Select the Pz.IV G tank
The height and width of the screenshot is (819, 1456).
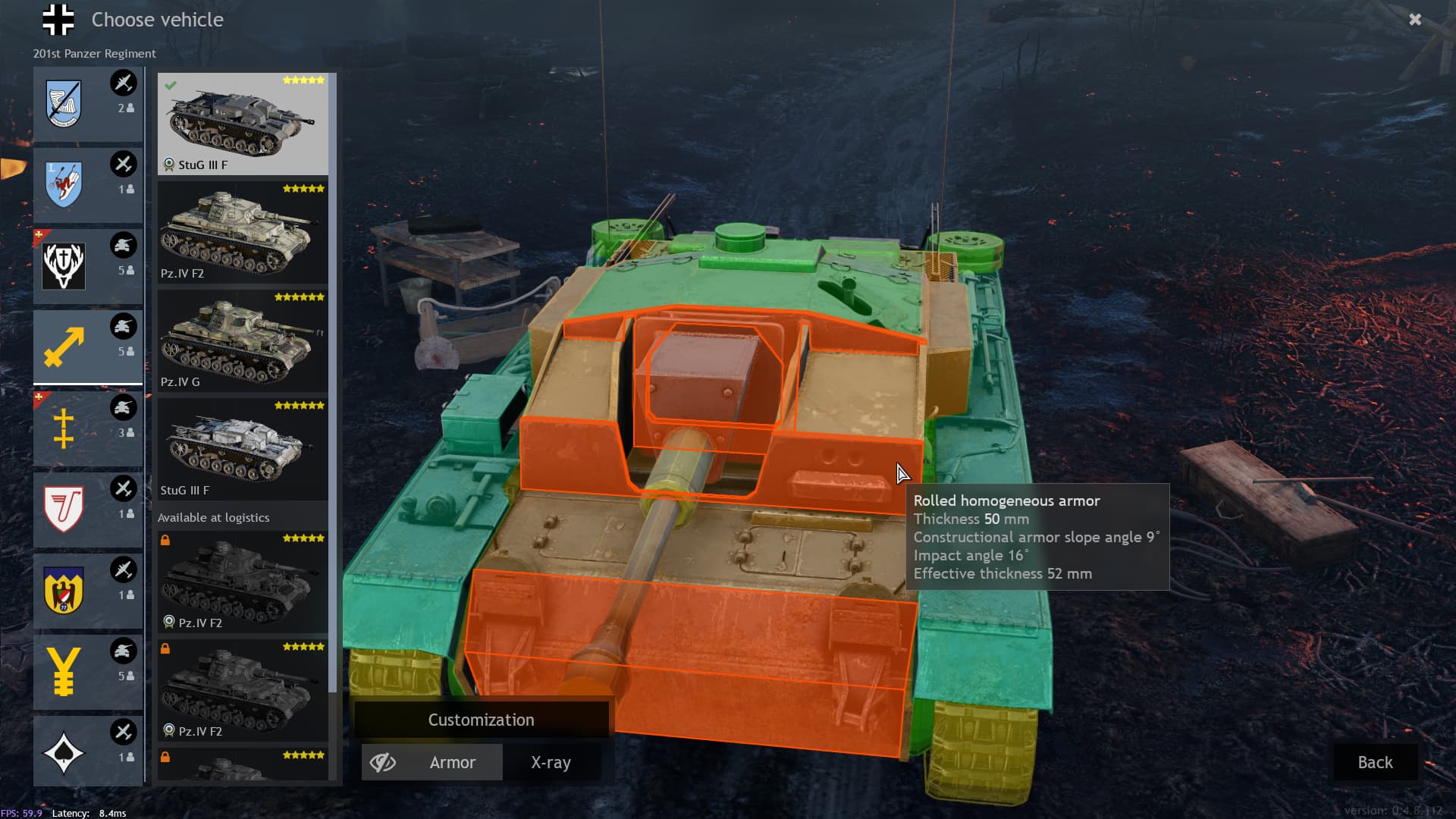click(x=243, y=340)
